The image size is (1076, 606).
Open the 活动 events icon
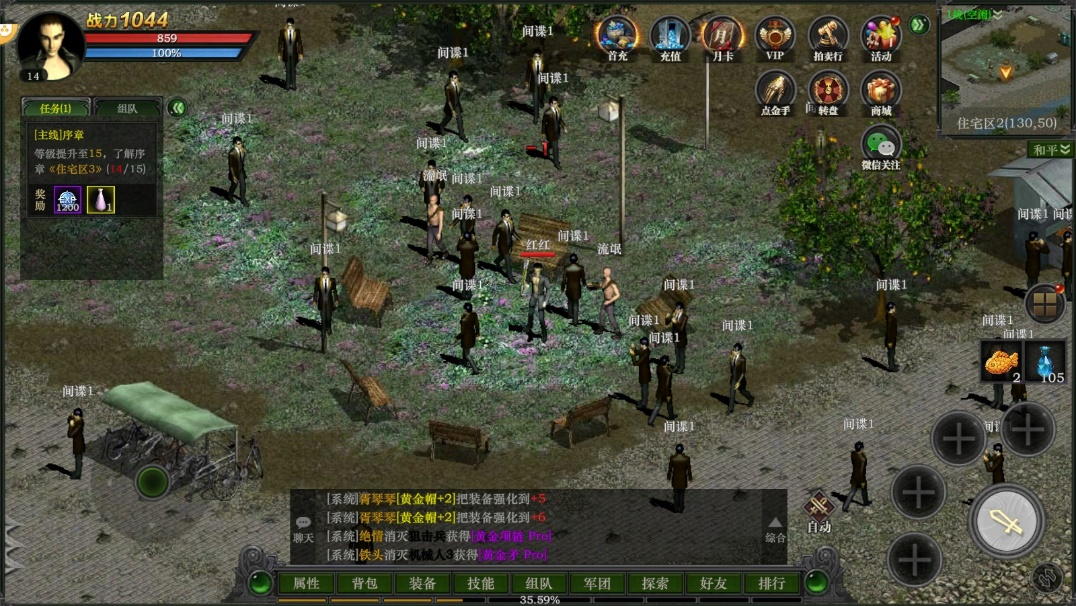click(x=881, y=37)
